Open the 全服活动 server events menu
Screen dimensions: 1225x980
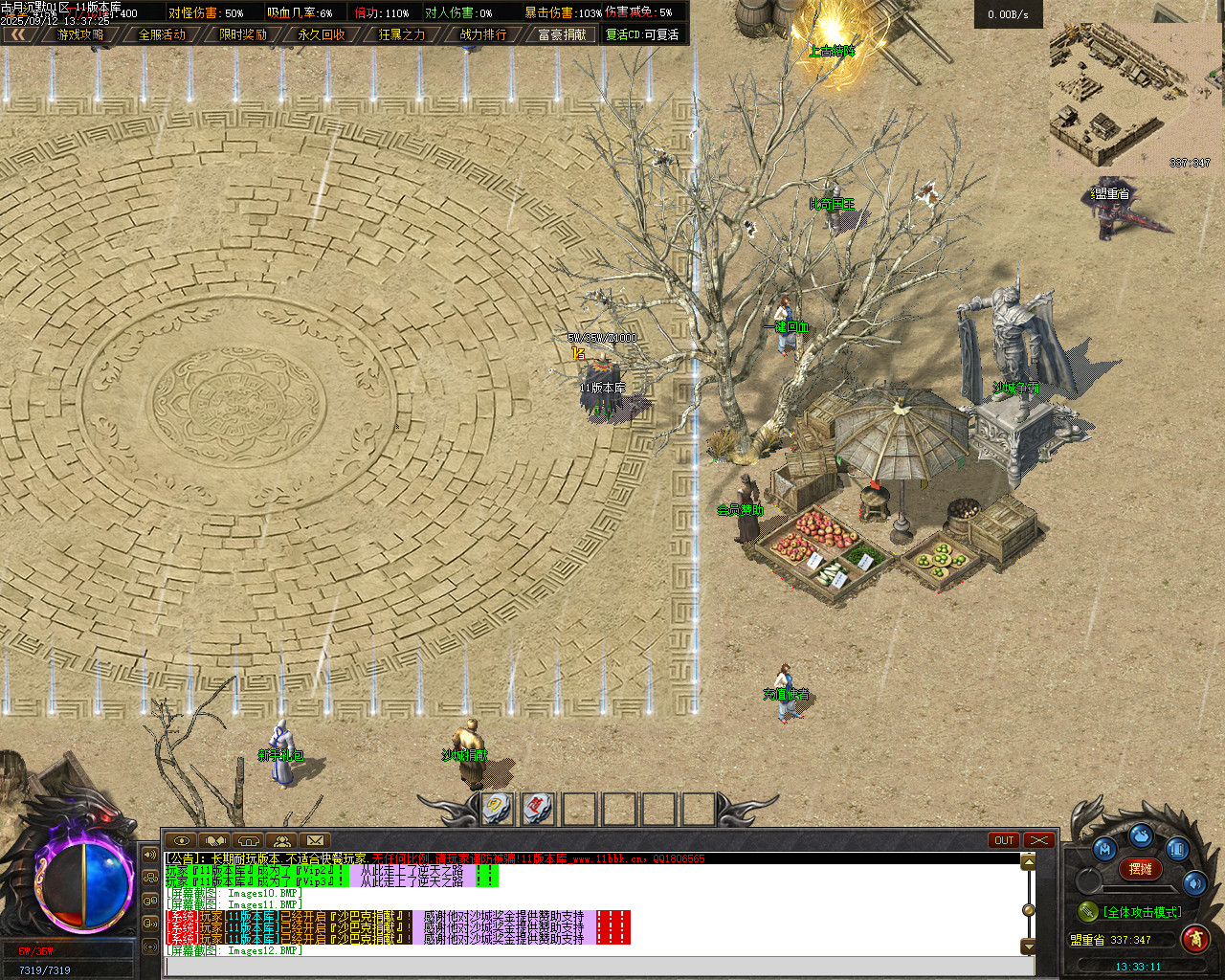(162, 34)
